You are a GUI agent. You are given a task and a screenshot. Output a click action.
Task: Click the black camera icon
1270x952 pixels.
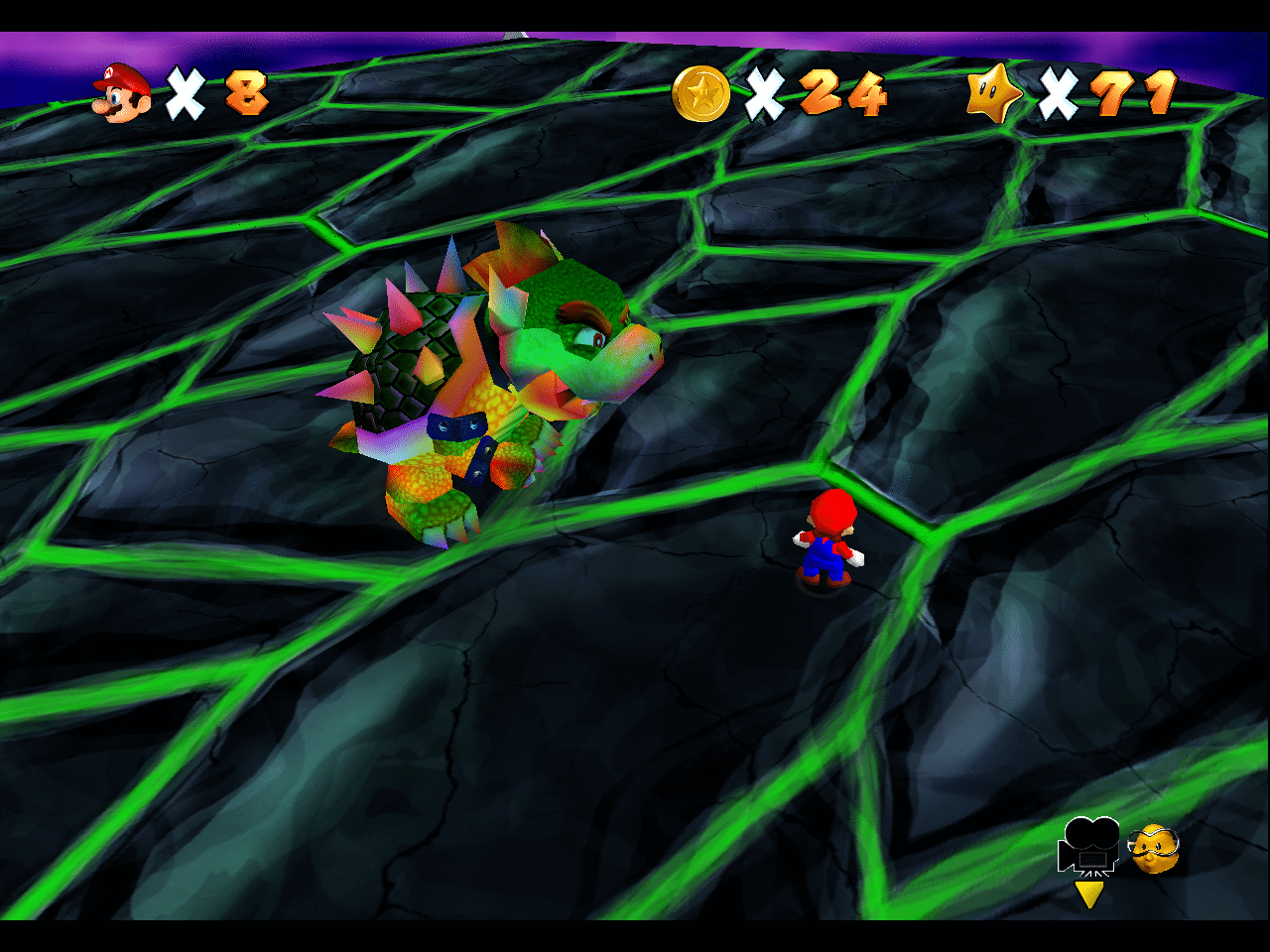click(x=1089, y=846)
